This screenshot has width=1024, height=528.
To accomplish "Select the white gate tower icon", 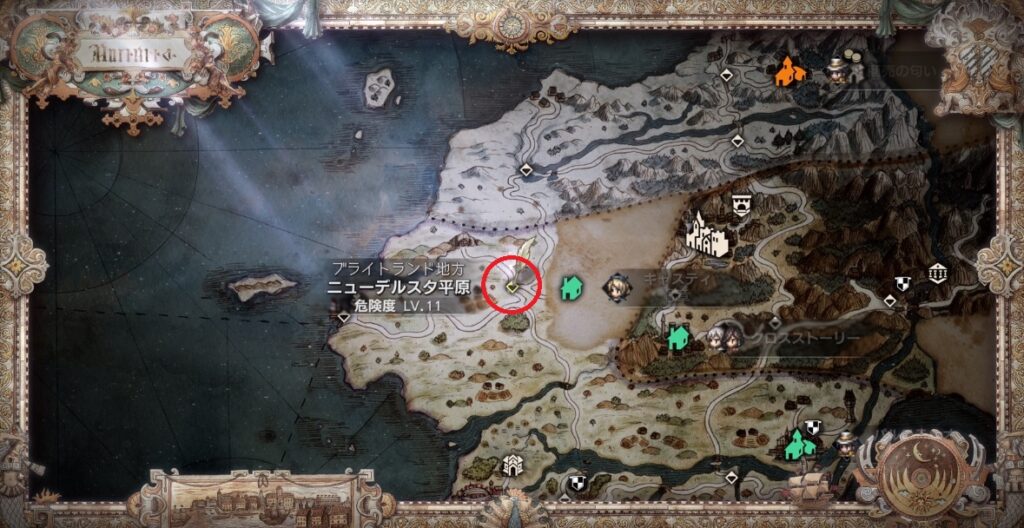I will point(513,464).
